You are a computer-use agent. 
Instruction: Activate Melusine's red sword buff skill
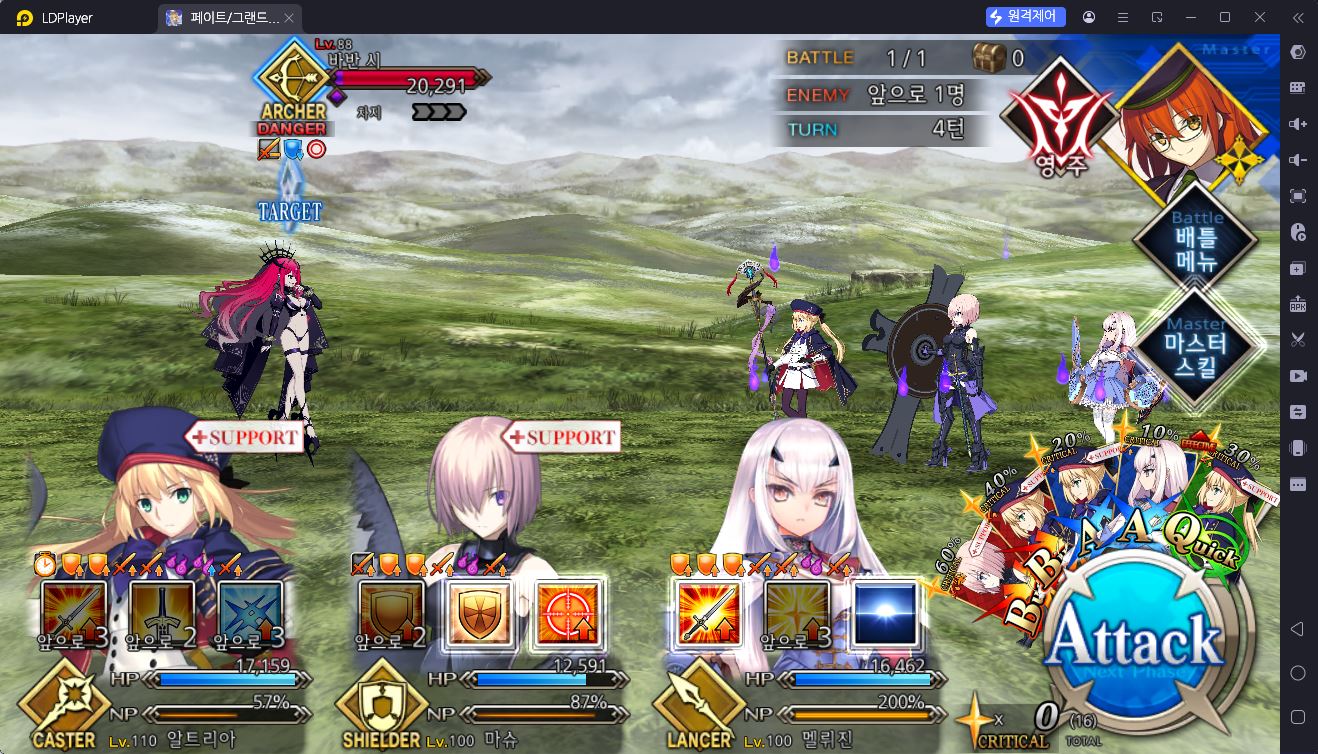click(x=708, y=613)
